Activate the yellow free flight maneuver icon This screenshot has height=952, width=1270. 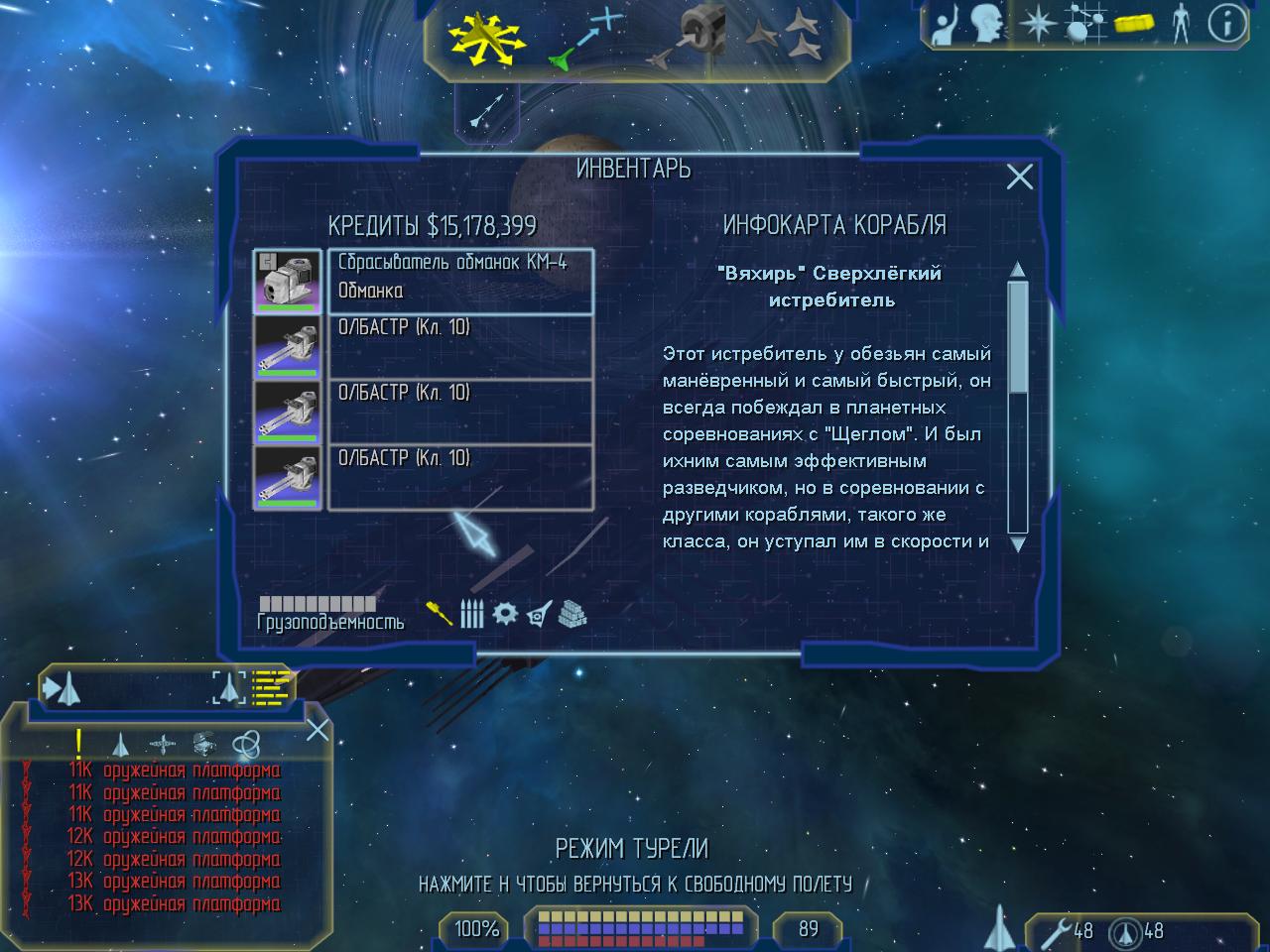tap(484, 38)
